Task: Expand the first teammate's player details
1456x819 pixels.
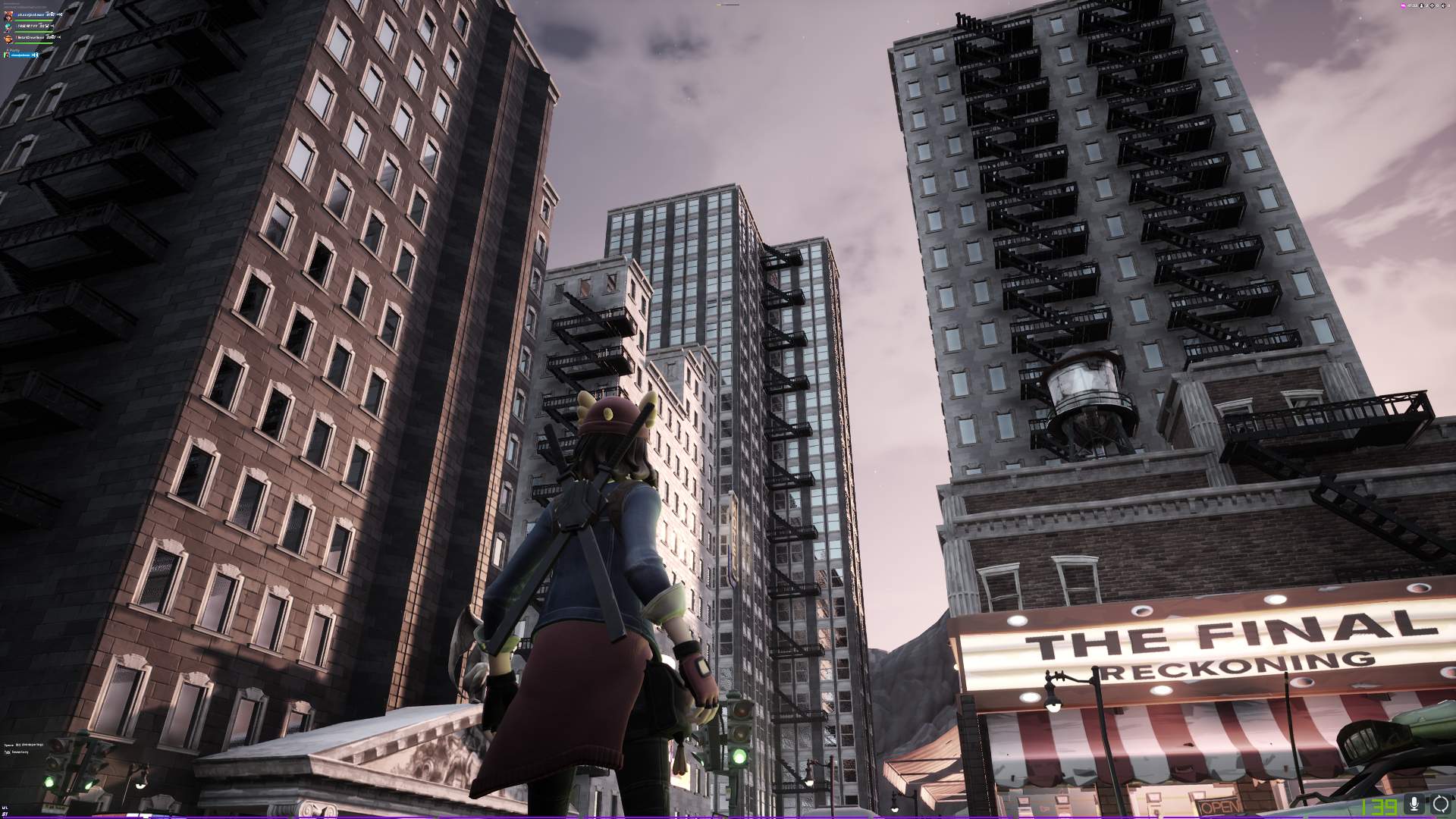Action: 31,14
